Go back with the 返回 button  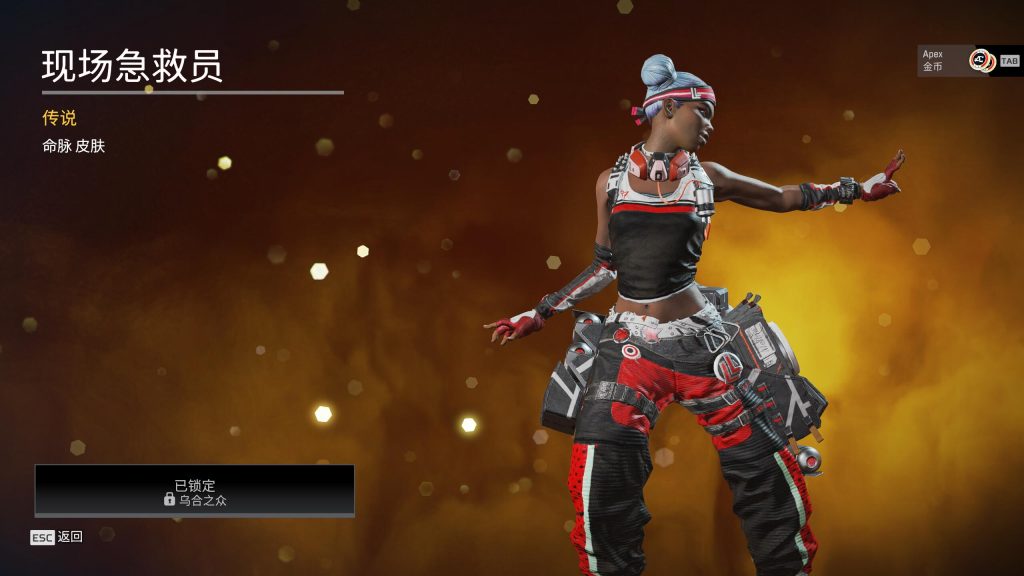pos(58,537)
